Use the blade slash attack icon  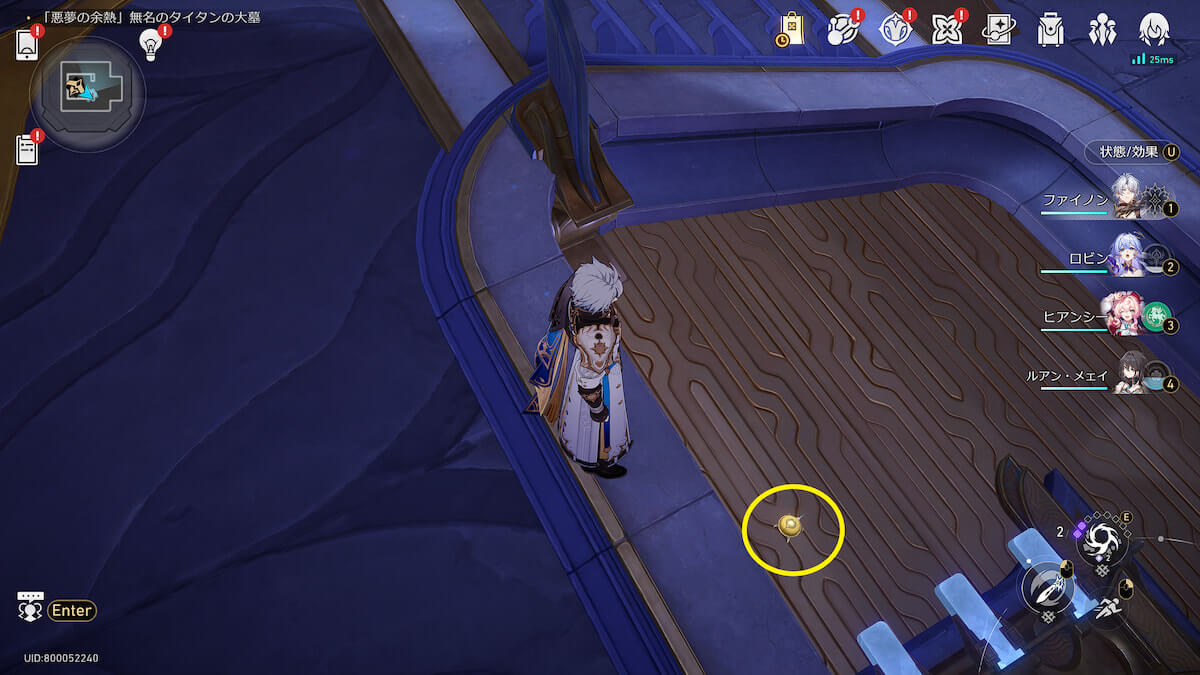pos(1046,589)
